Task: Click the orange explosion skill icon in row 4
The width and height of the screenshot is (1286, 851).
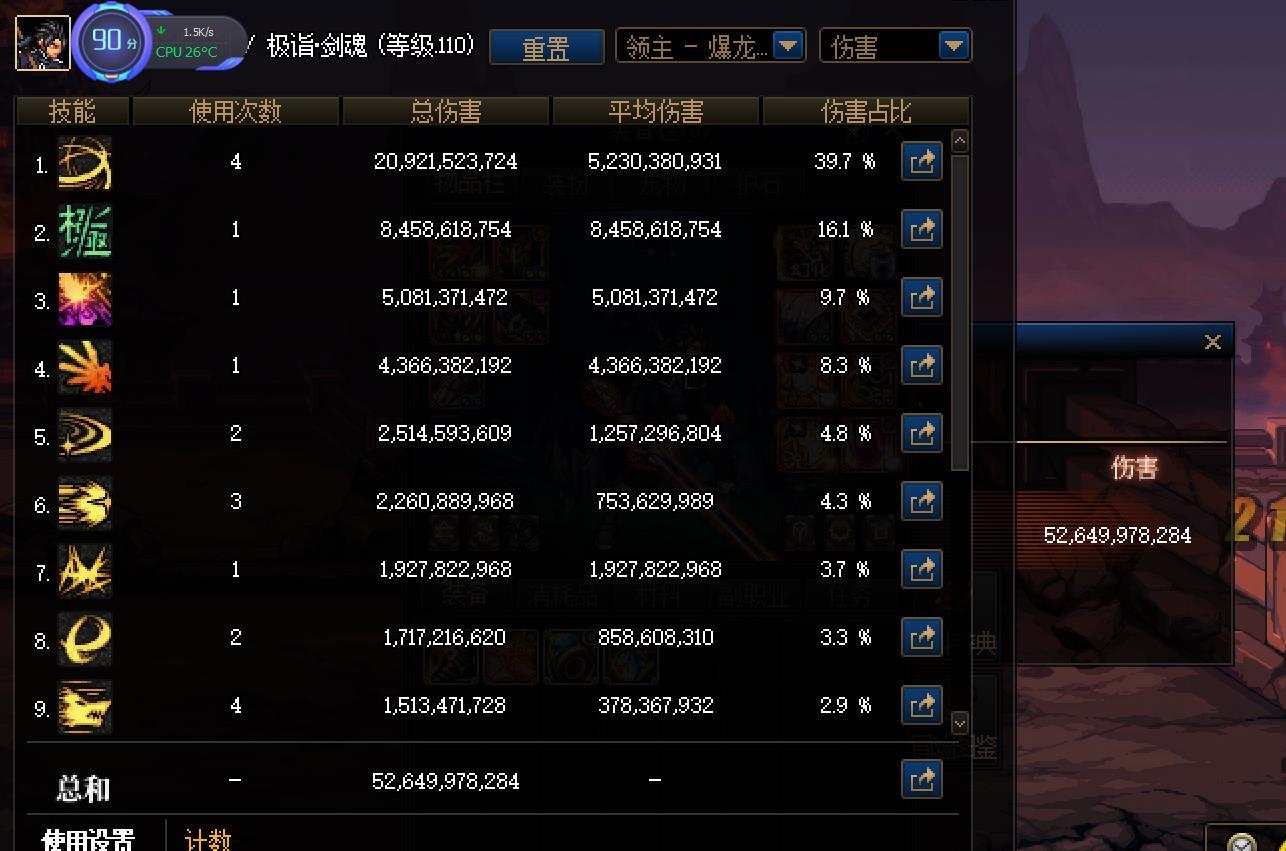Action: coord(85,366)
